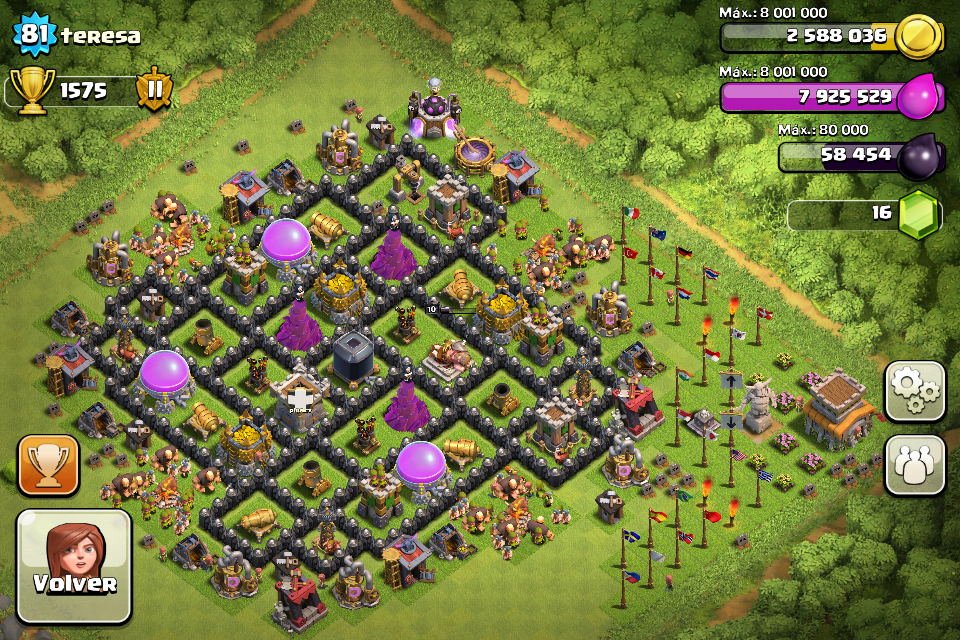The height and width of the screenshot is (640, 960).
Task: Tap the dark elixir drop icon
Action: (918, 155)
